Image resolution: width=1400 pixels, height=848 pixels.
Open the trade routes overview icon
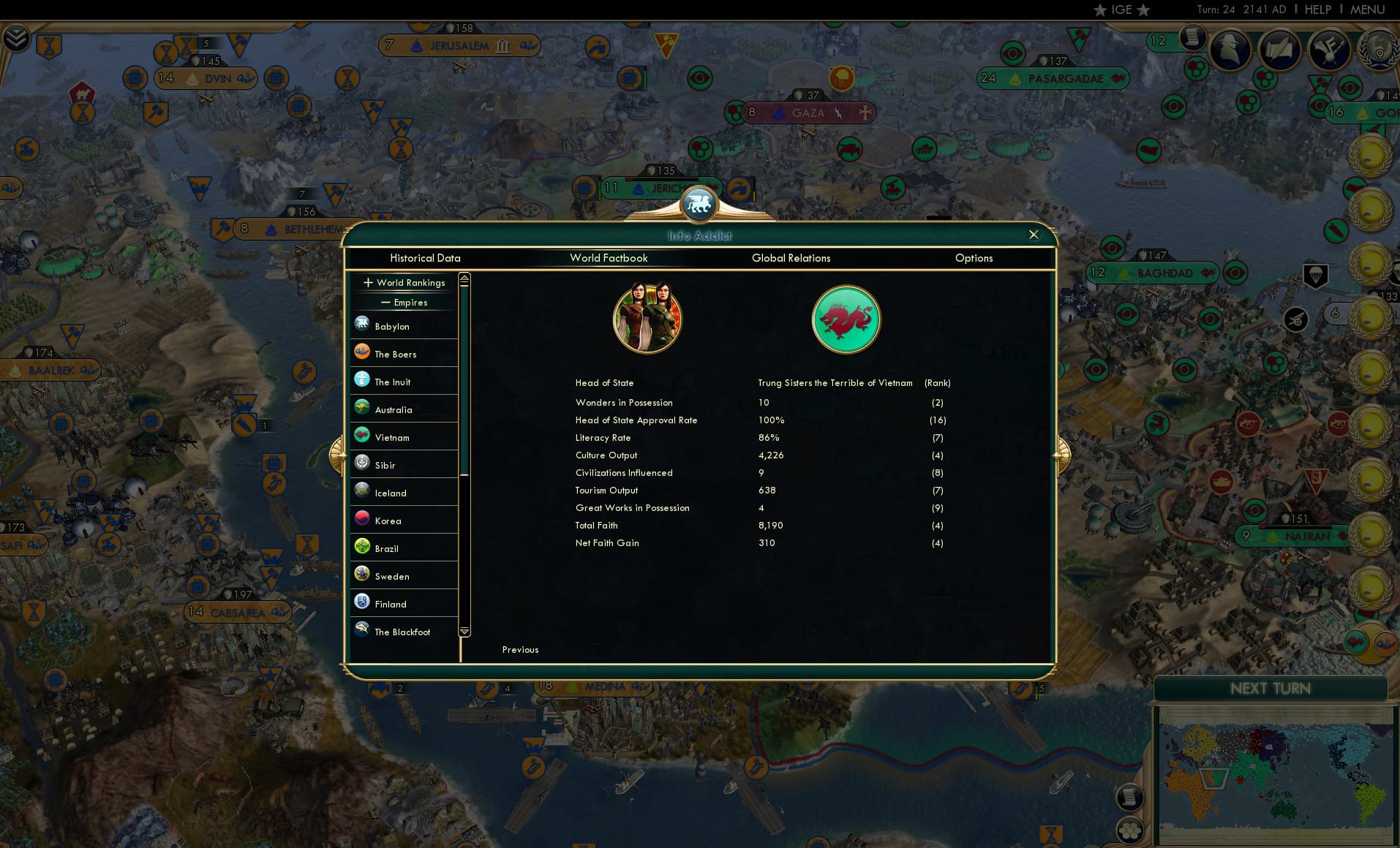(1330, 51)
